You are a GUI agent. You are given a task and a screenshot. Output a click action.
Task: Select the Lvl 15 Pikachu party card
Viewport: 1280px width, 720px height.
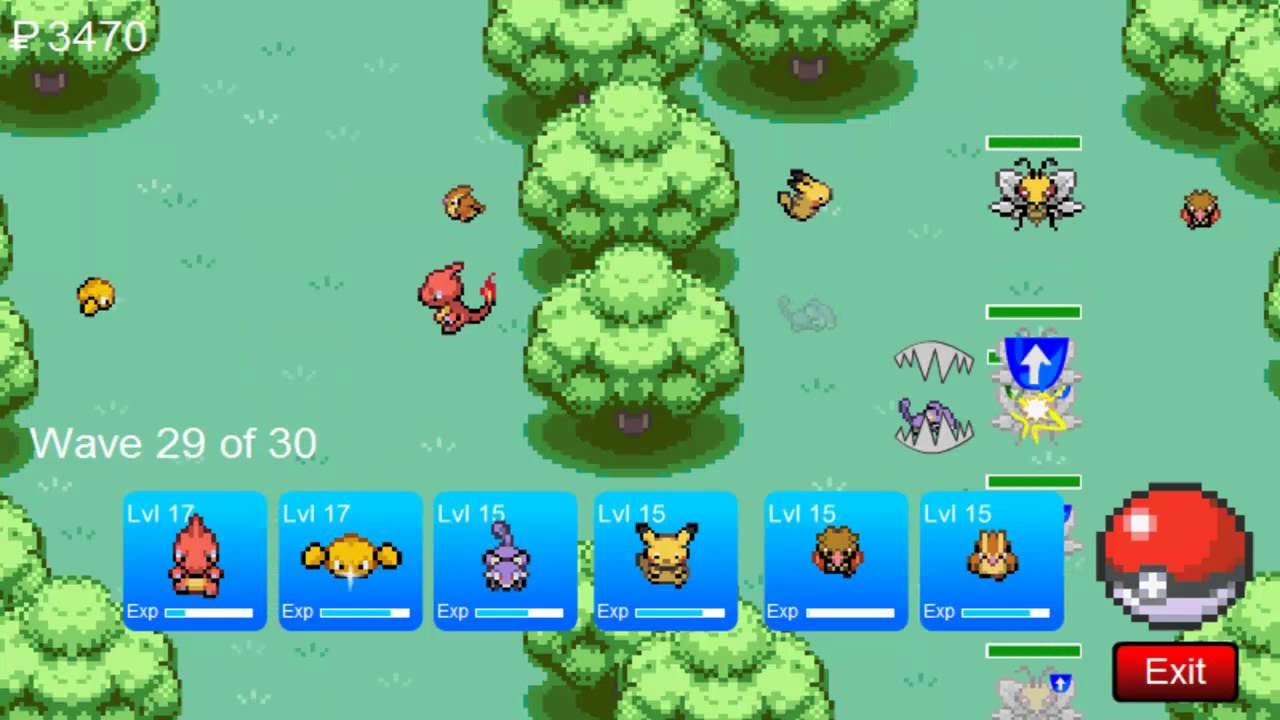click(x=663, y=560)
